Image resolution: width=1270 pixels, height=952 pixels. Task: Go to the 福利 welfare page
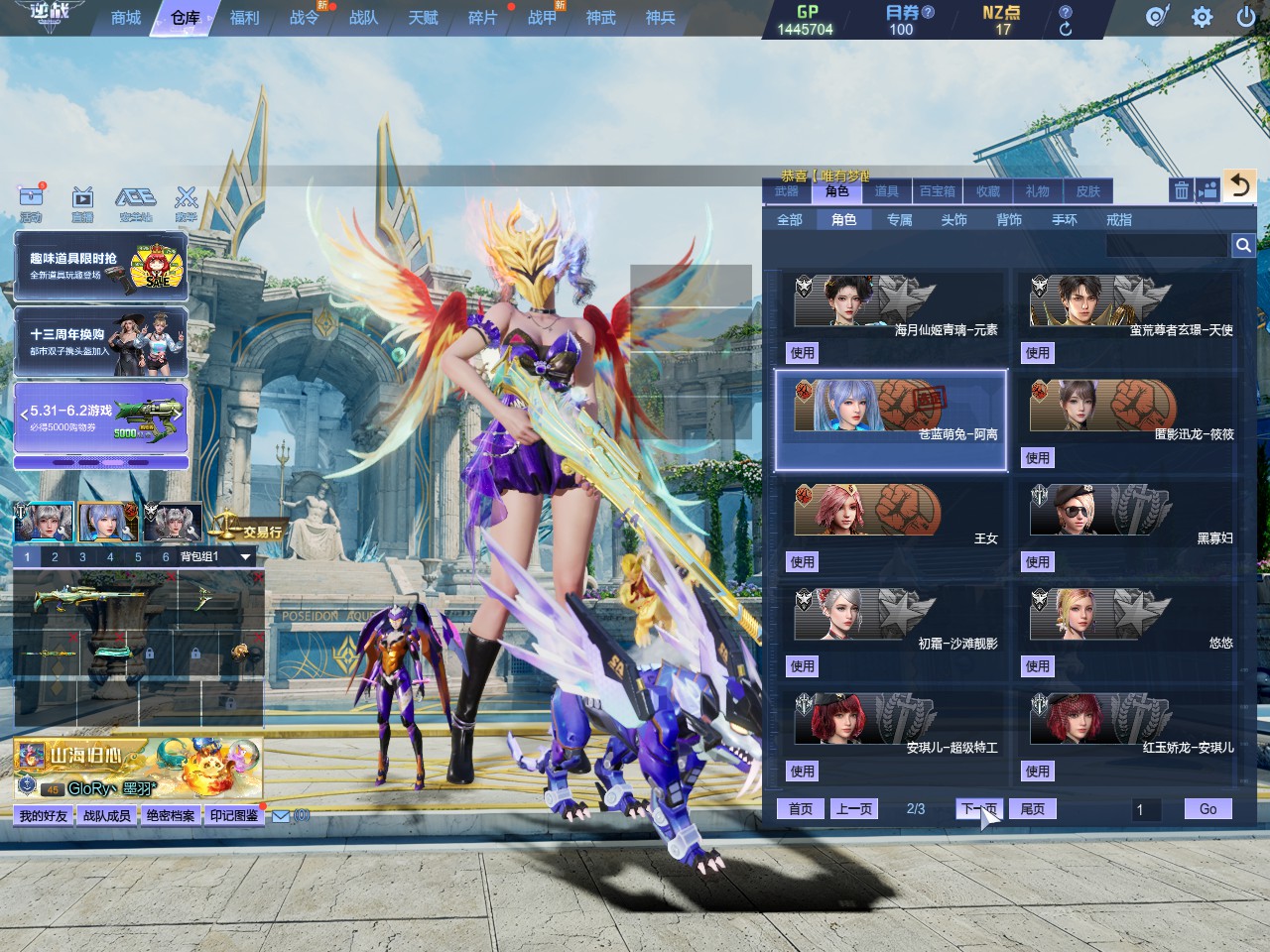click(244, 18)
